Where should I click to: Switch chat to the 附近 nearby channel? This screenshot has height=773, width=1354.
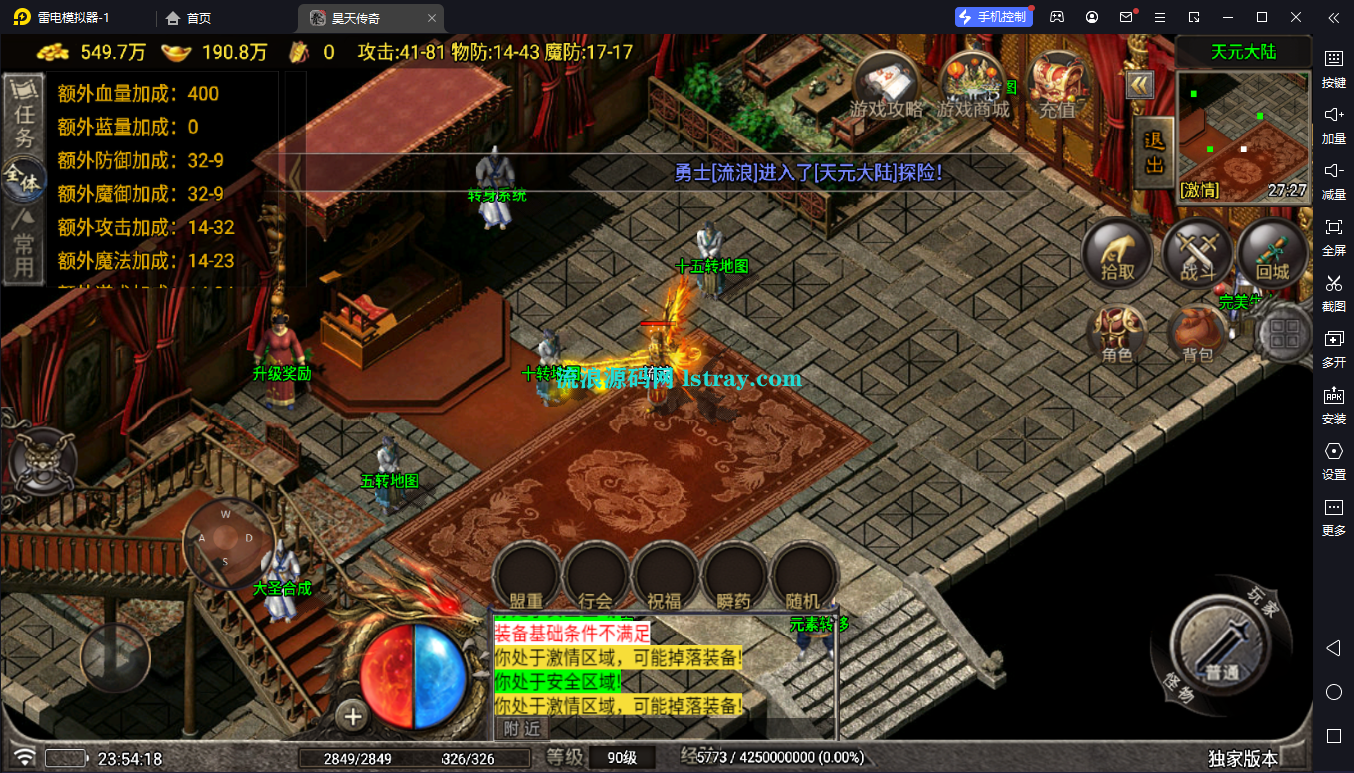click(x=521, y=728)
